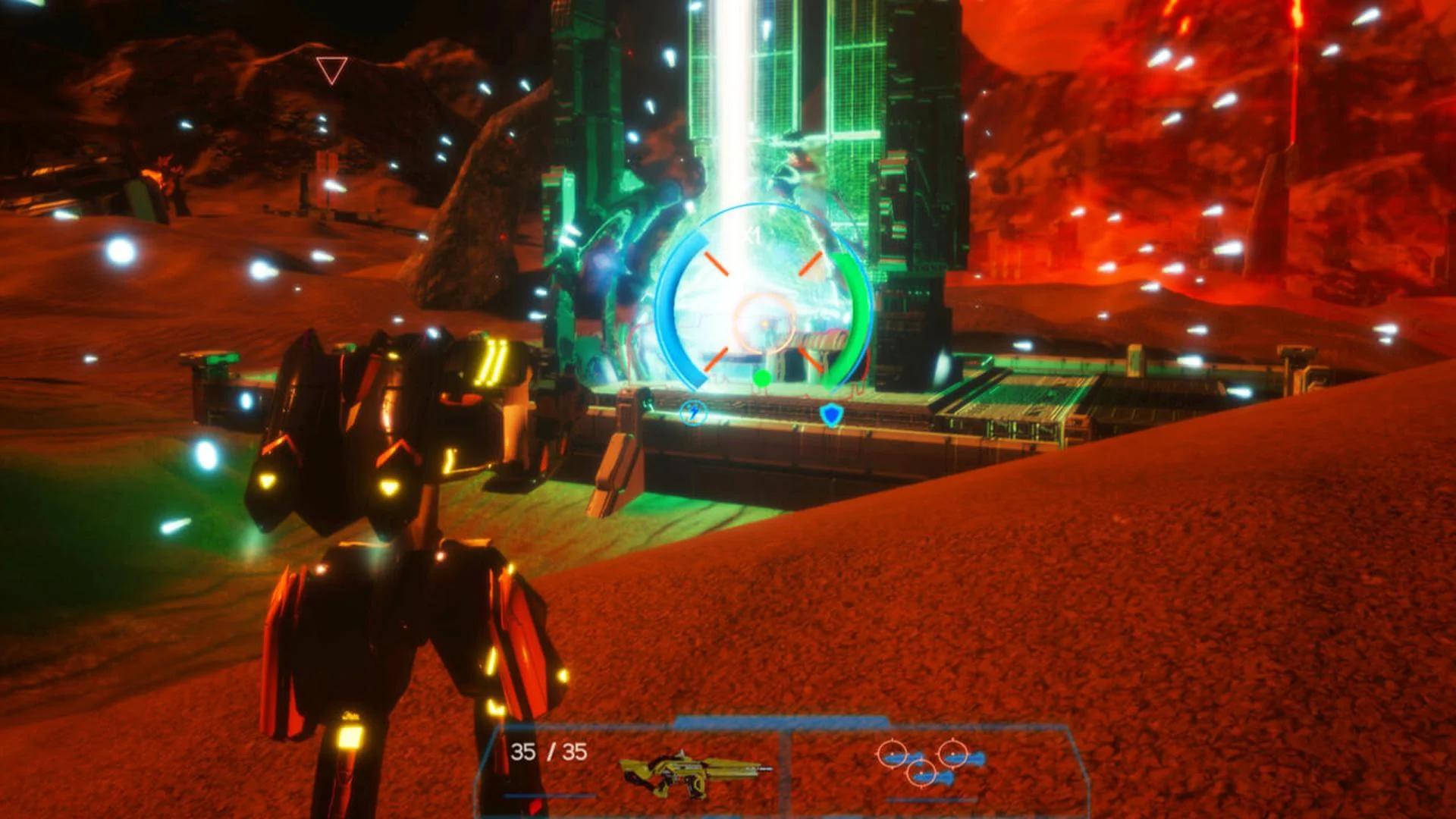Toggle the shield indicator under the reticle

[832, 413]
